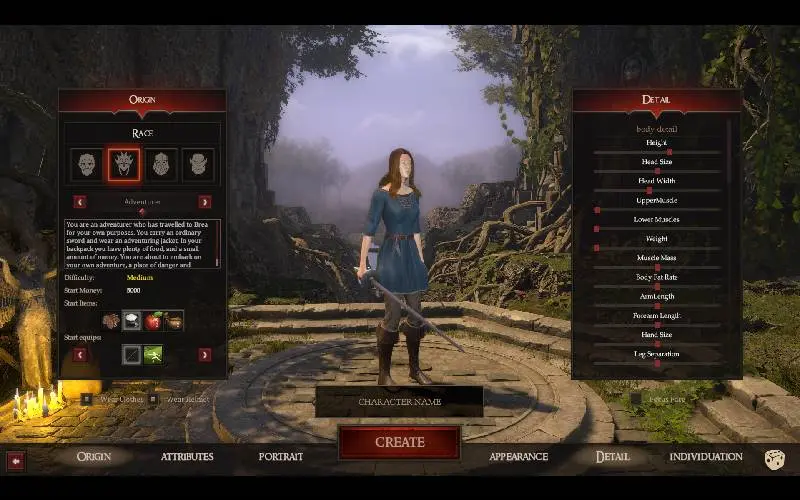Adjust the Muscle Mass slider
800x500 pixels.
point(656,267)
